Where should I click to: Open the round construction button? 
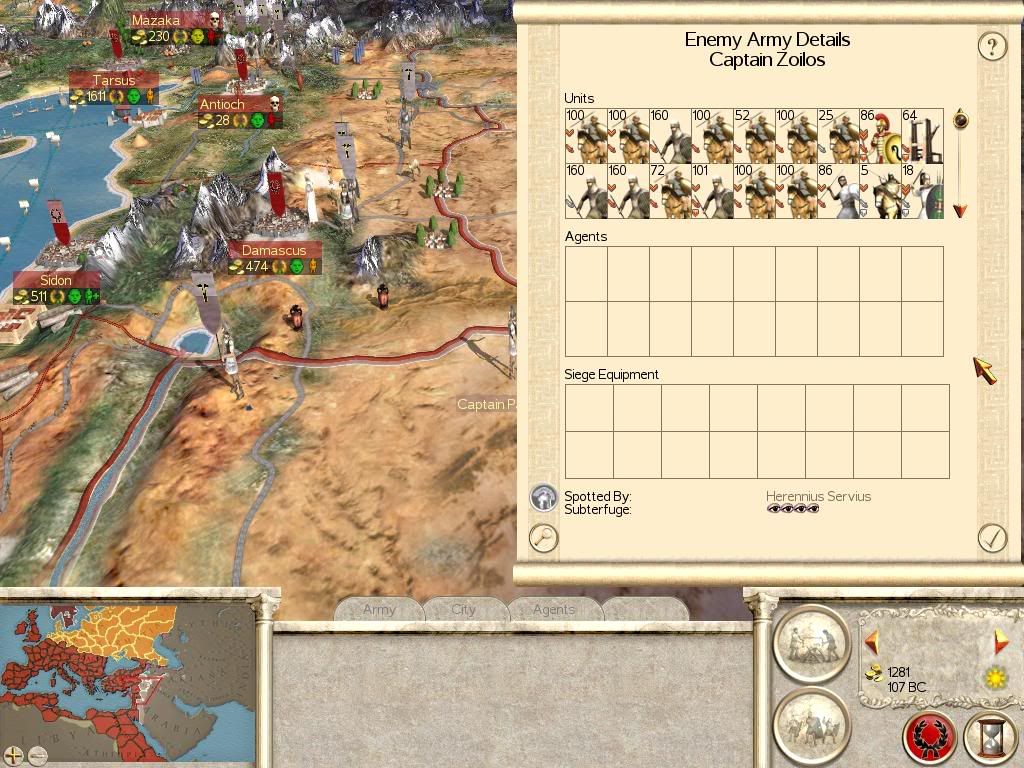811,644
